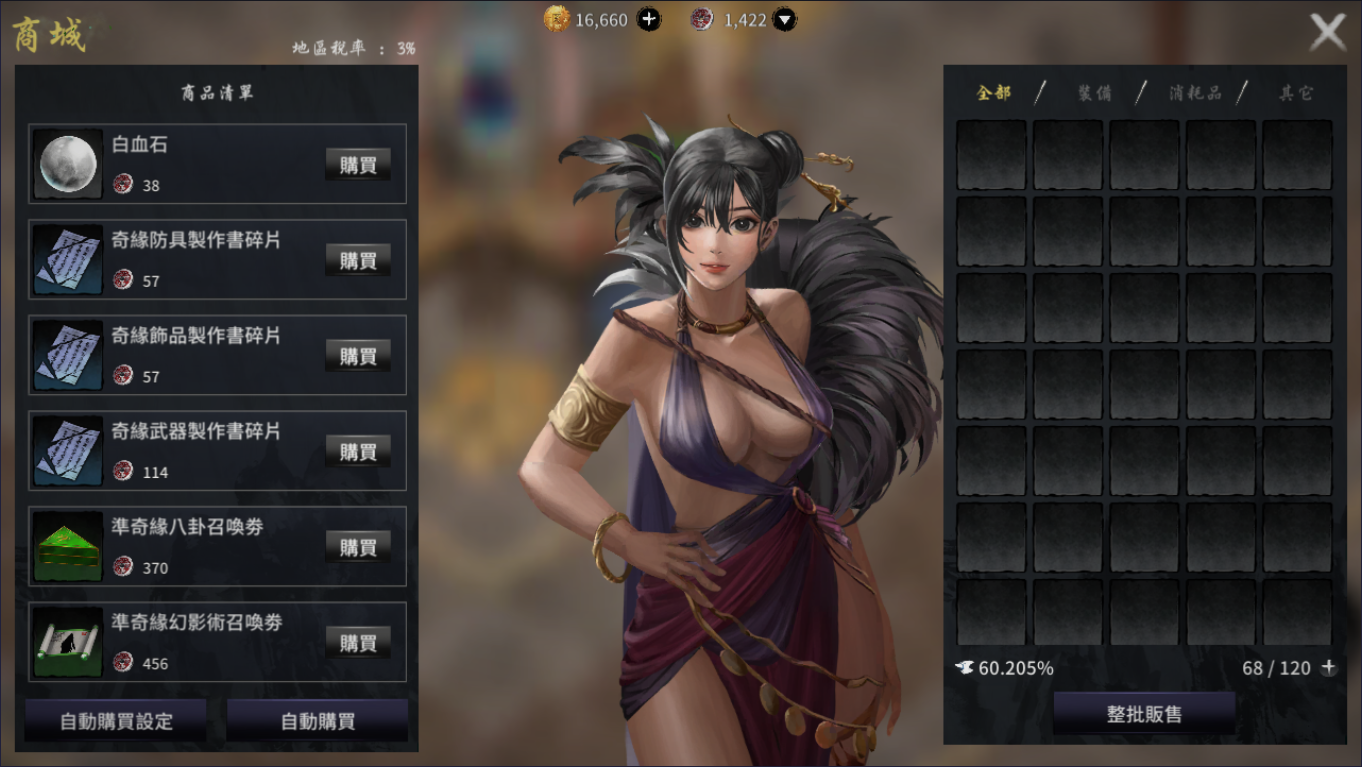1362x767 pixels.
Task: Expand inventory capacity with plus icon
Action: 1328,668
